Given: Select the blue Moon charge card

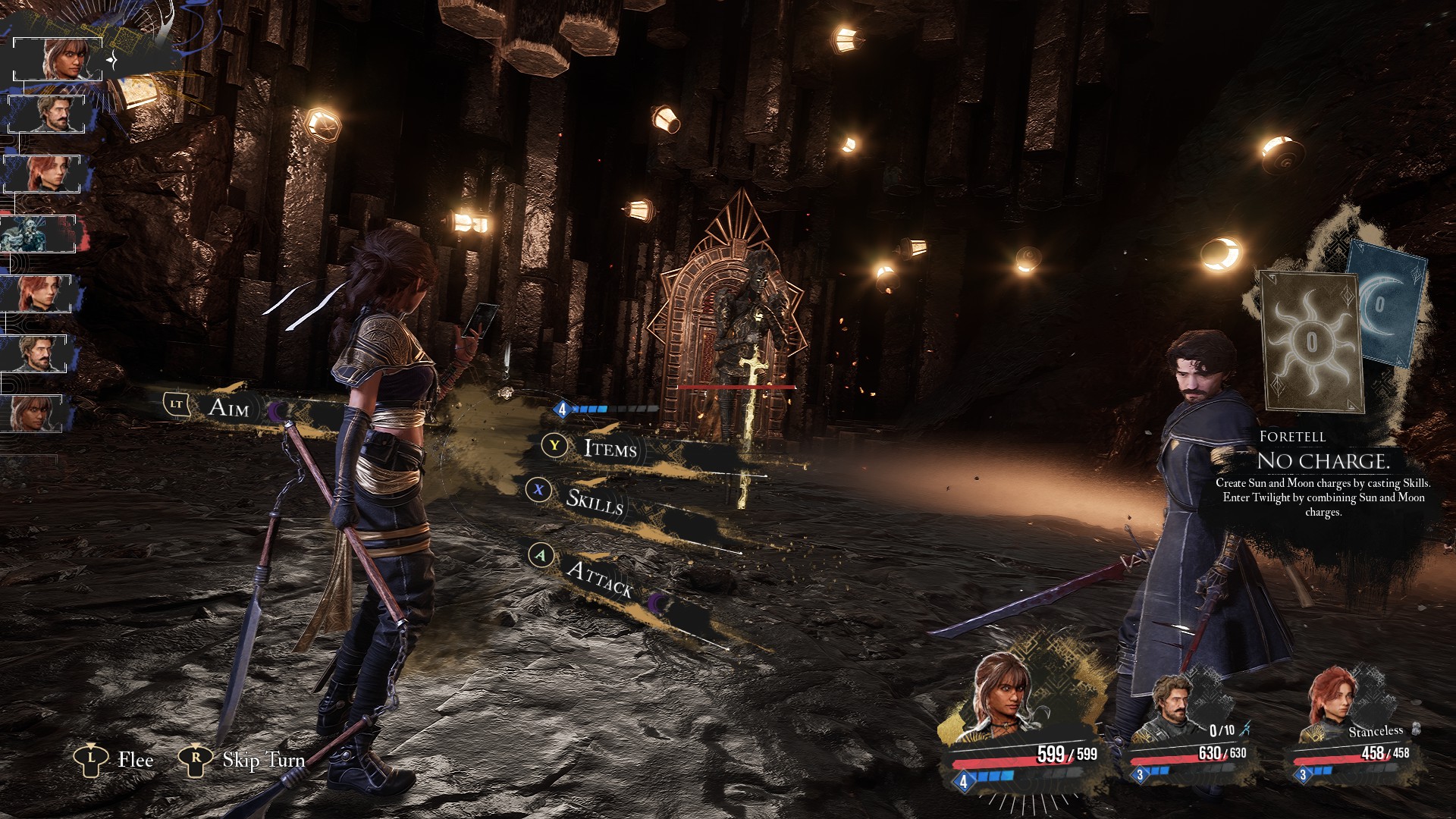Looking at the screenshot, I should point(1385,303).
